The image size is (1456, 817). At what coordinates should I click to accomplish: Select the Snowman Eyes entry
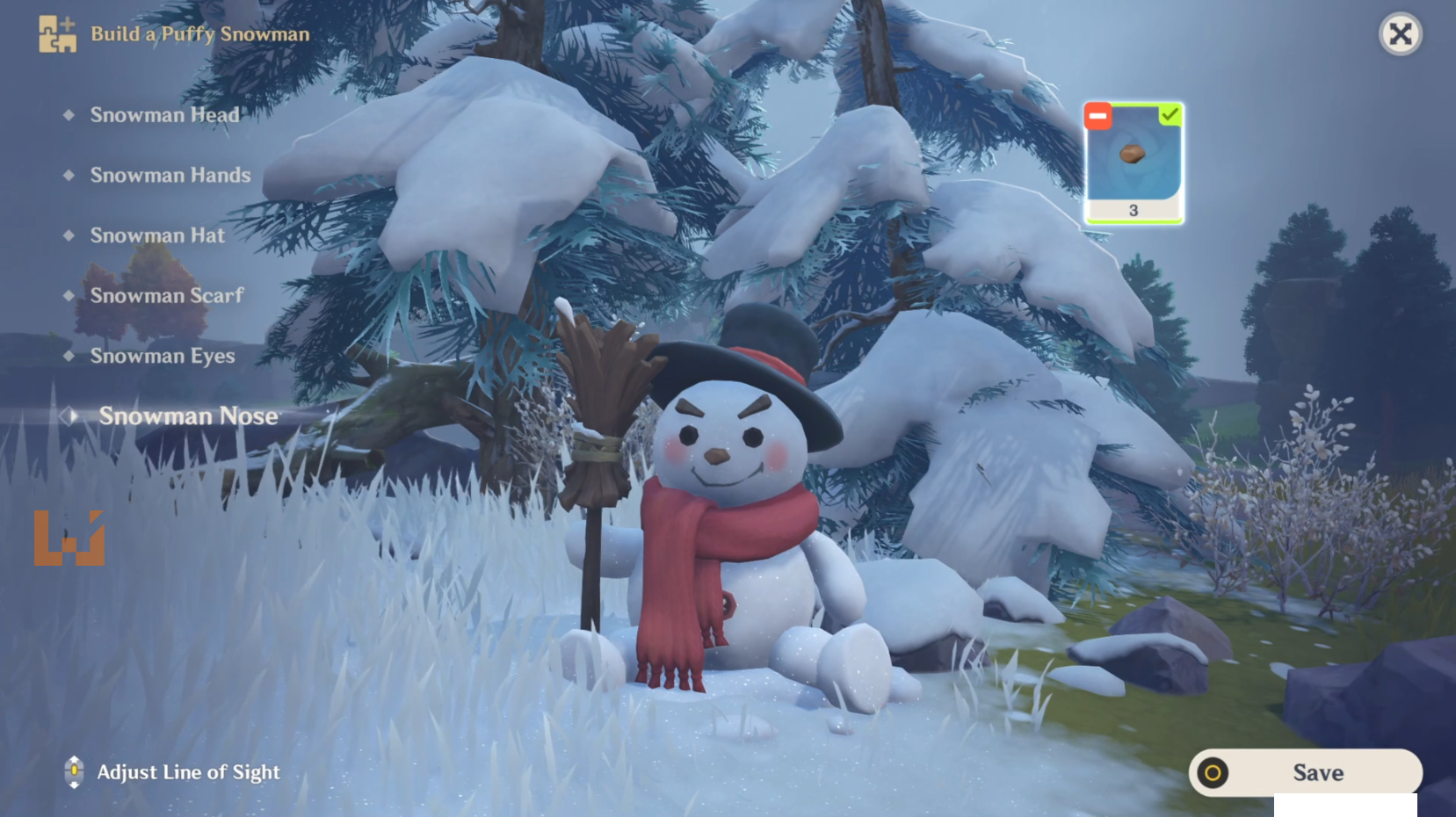click(163, 356)
